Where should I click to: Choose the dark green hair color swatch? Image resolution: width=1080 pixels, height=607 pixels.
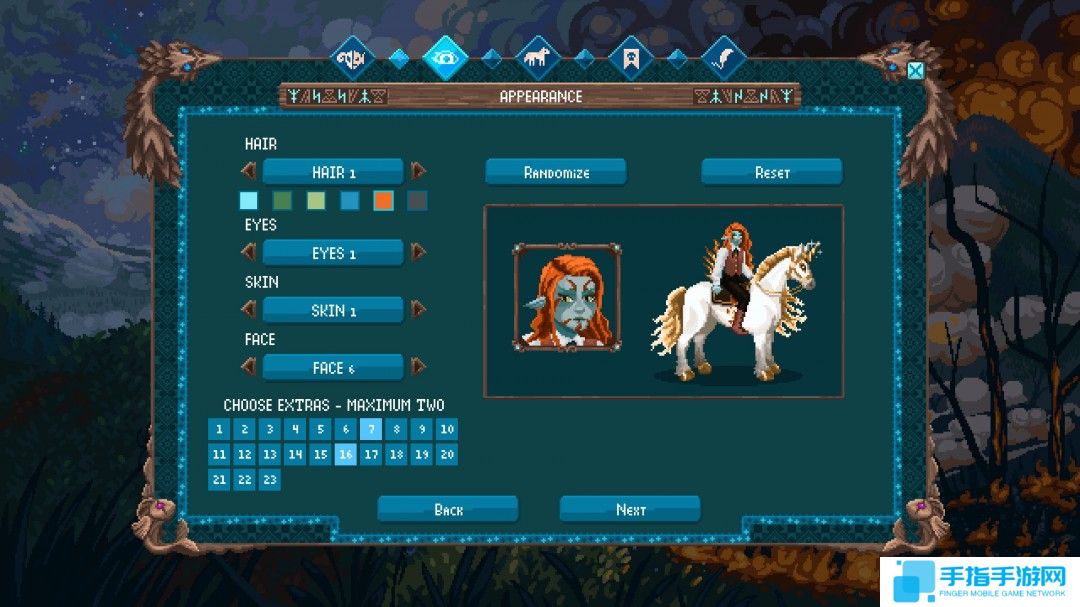click(282, 201)
